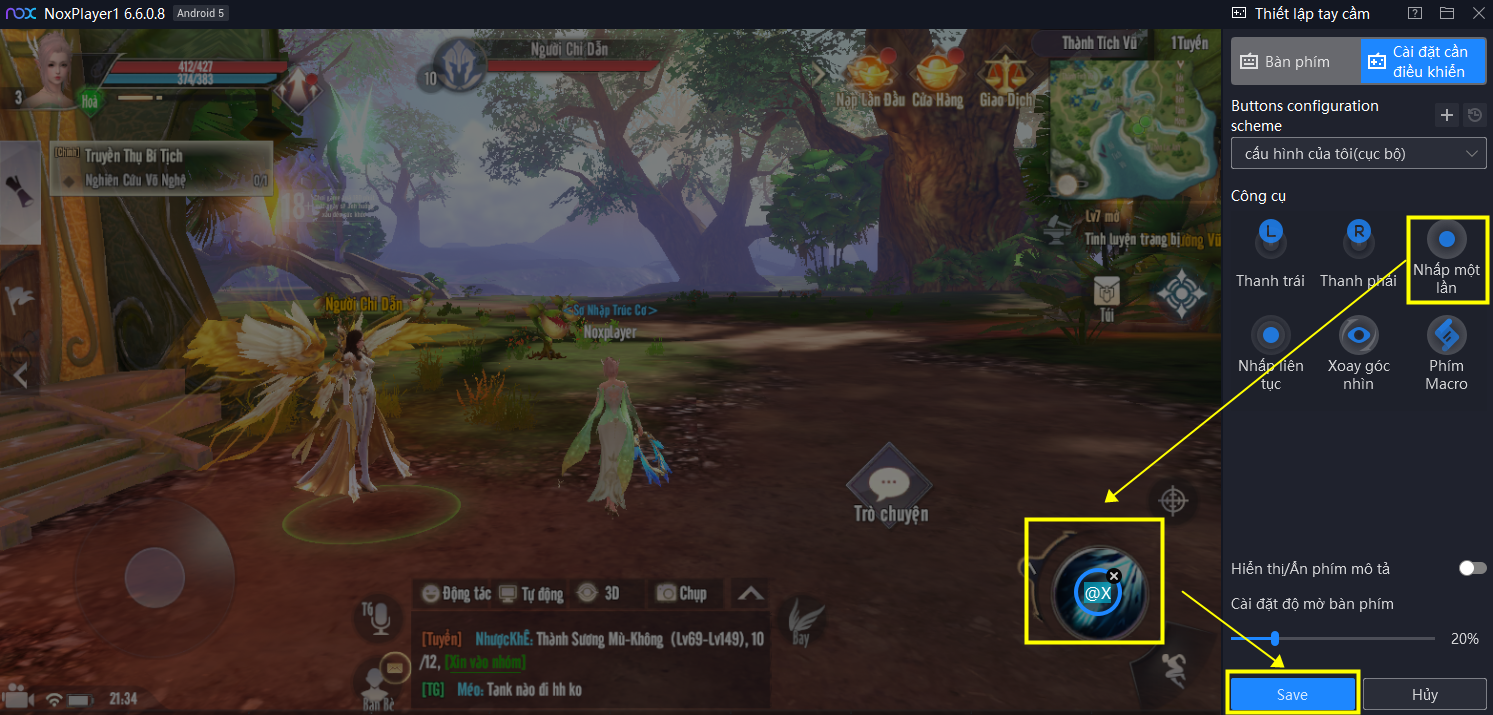1493x715 pixels.
Task: Toggle the Tự động auto mode
Action: [x=531, y=593]
